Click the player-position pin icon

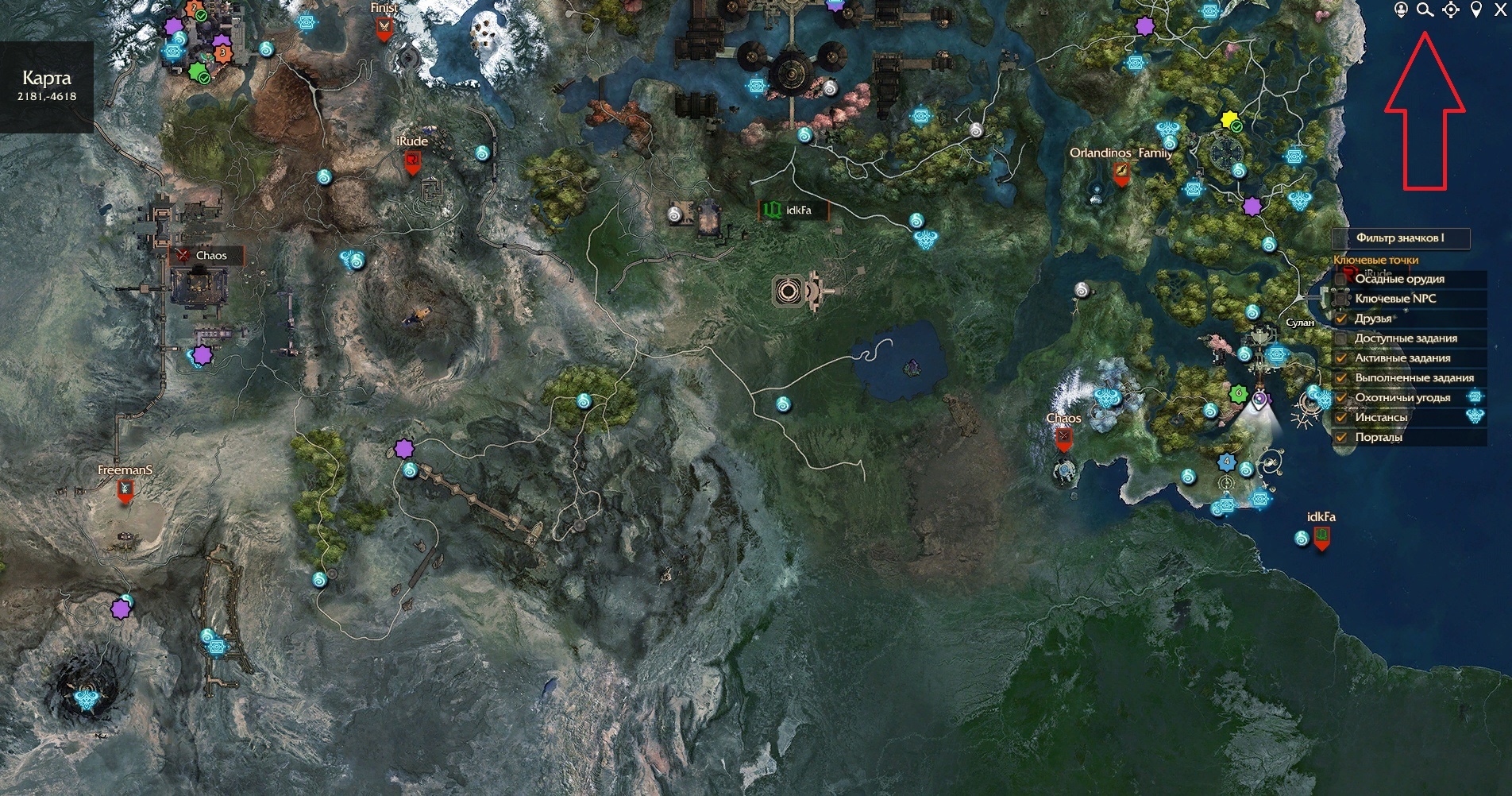[1401, 10]
